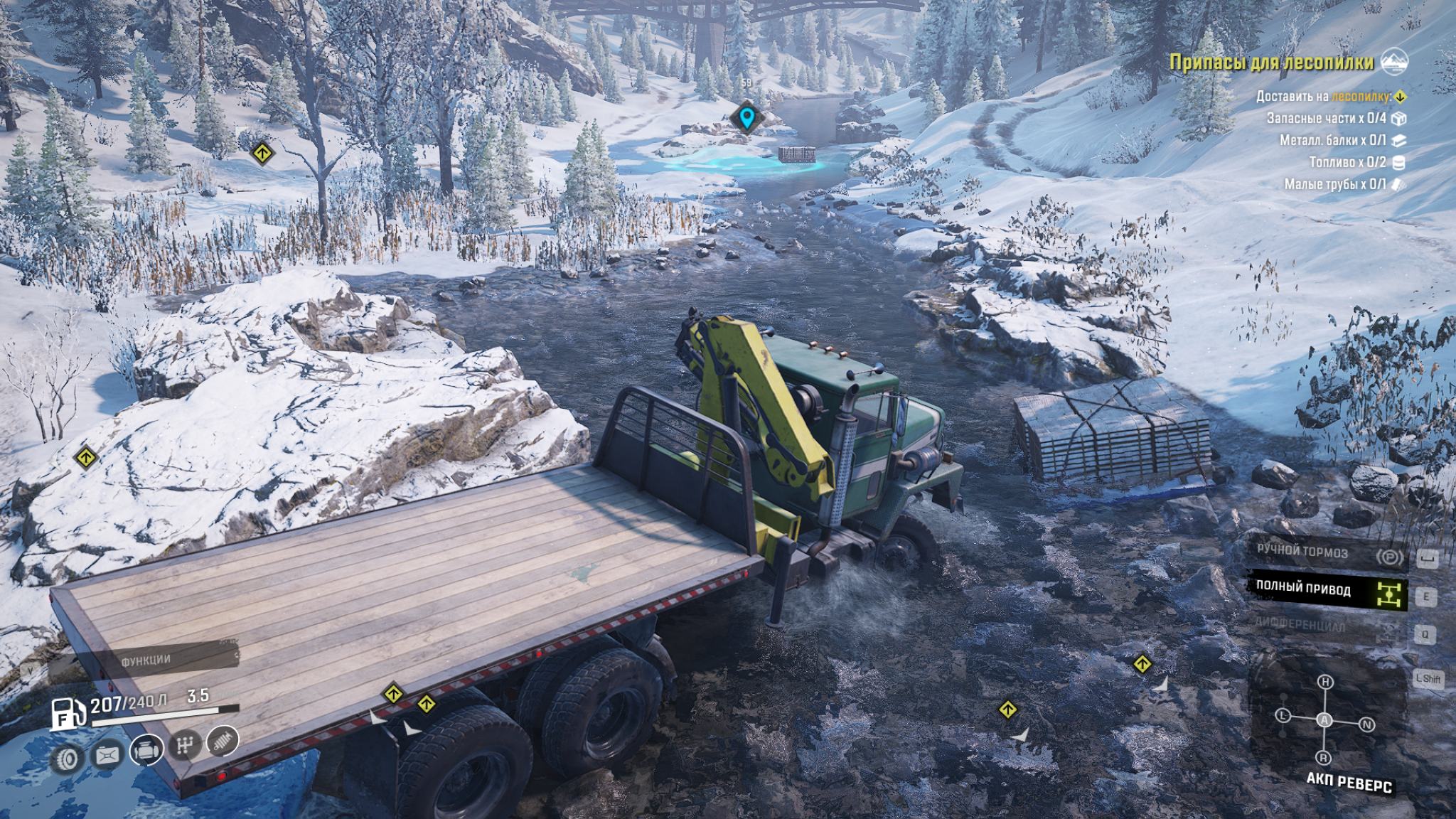This screenshot has height=819, width=1456.
Task: Click the Топливо objective line
Action: (1347, 163)
